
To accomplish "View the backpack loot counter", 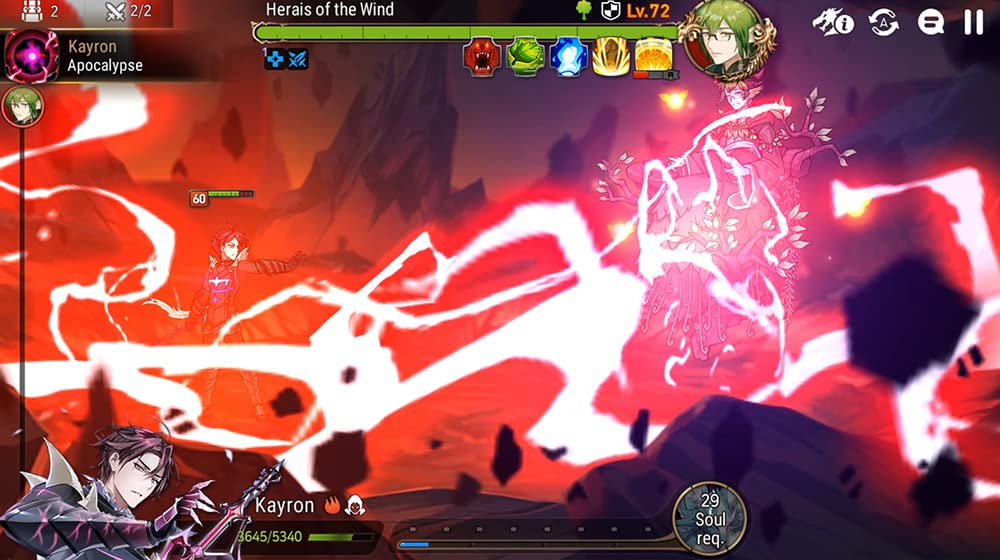I will [x=40, y=12].
